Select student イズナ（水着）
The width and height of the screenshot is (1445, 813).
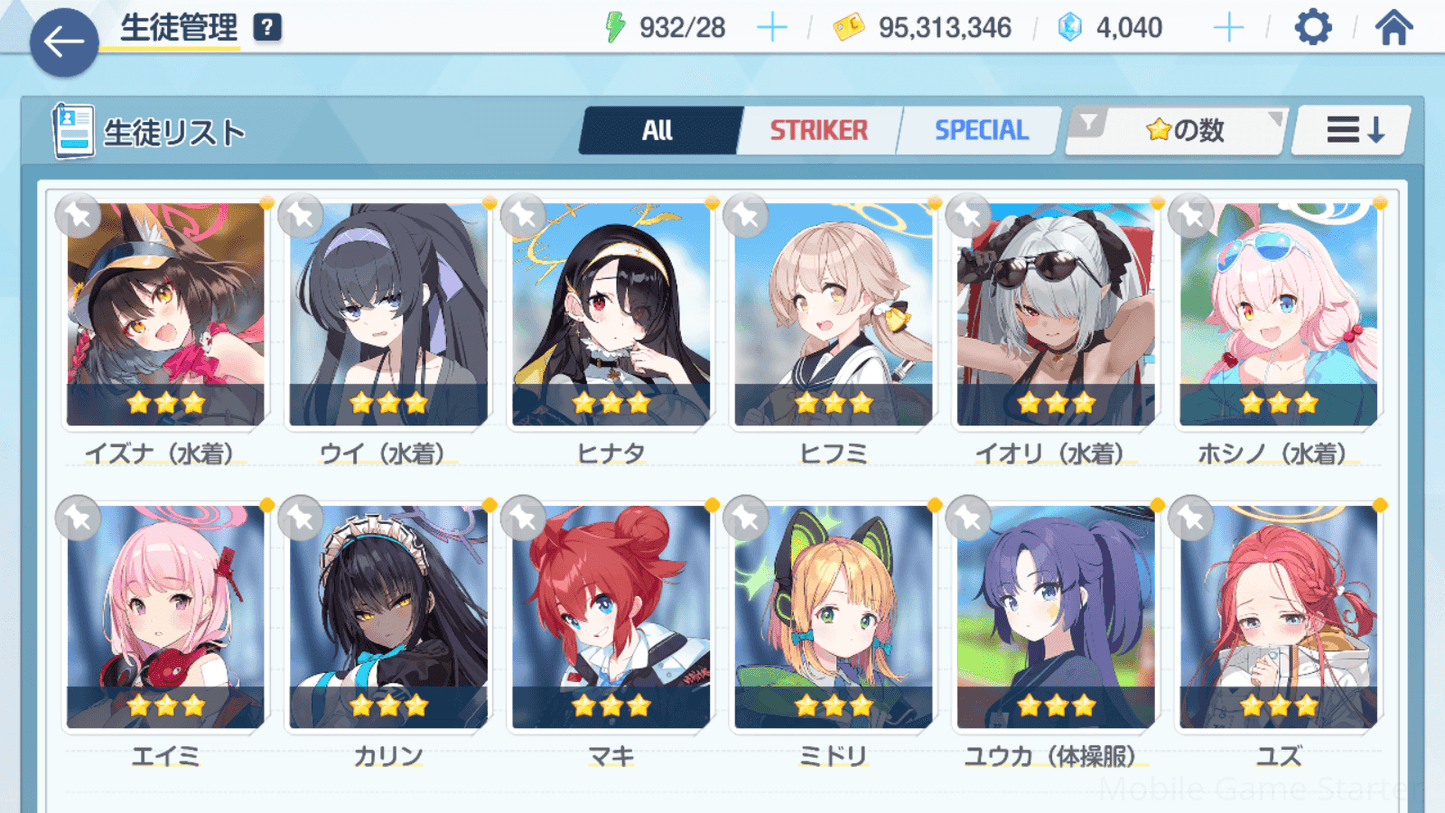pyautogui.click(x=166, y=315)
